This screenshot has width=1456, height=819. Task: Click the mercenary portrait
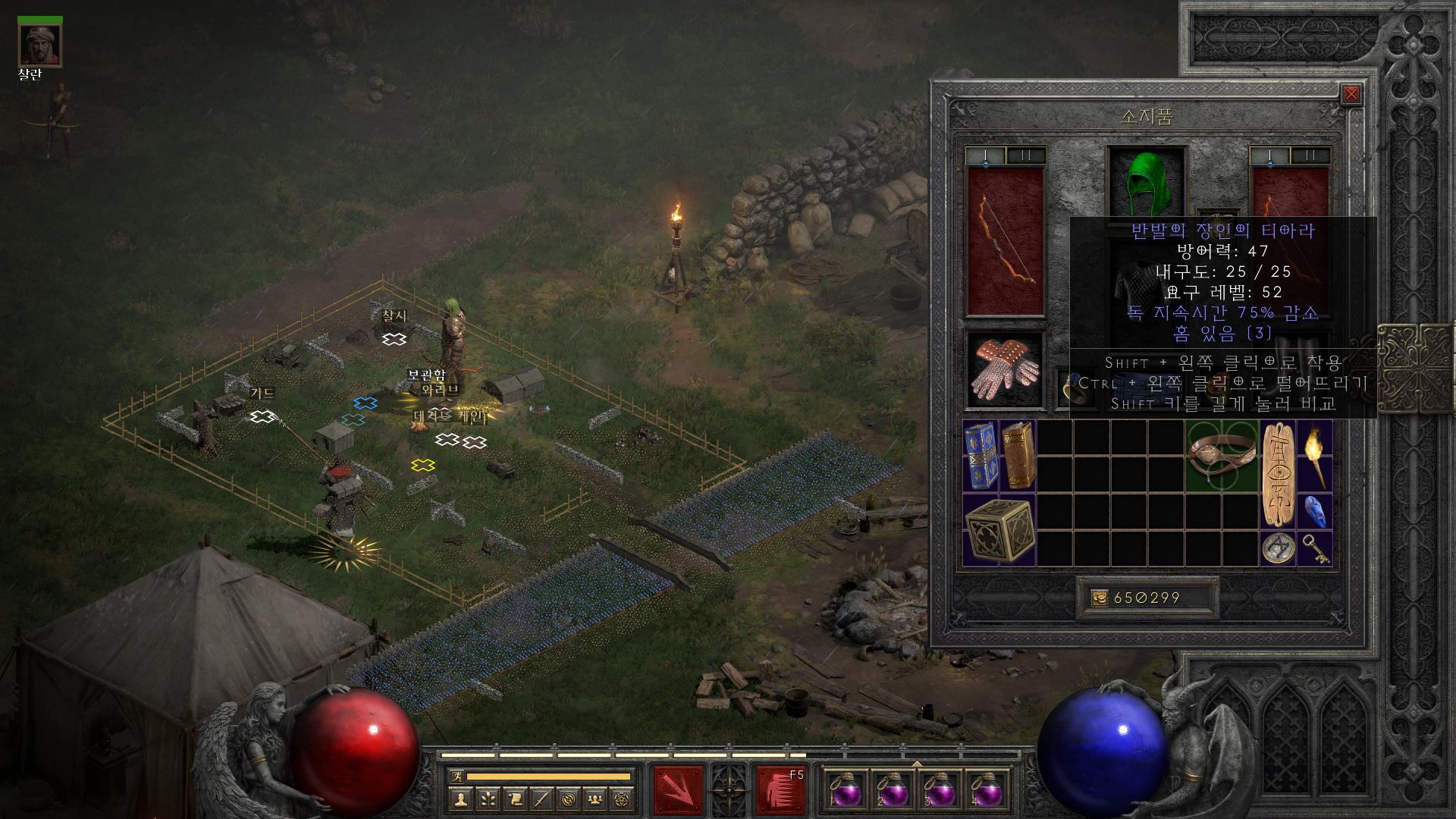tap(39, 45)
